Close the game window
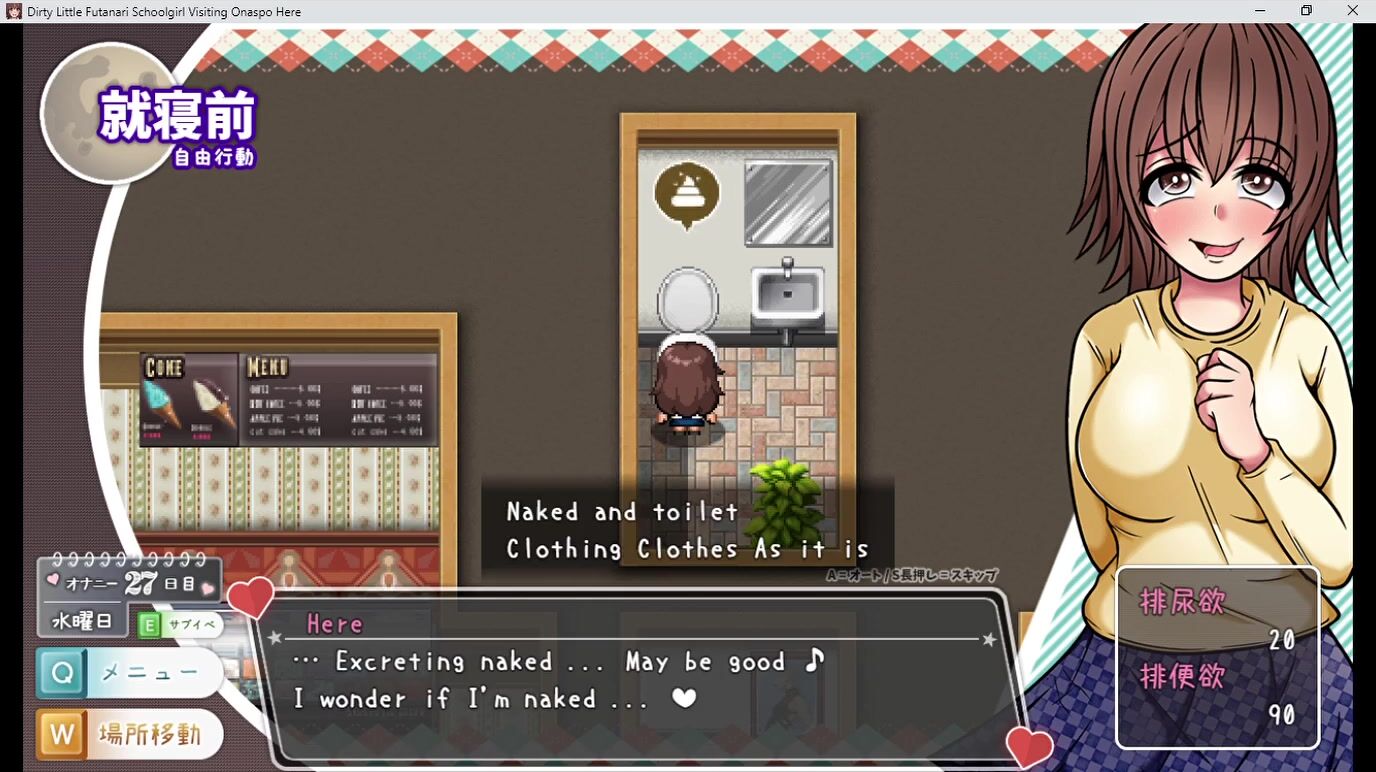The image size is (1376, 772). 1352,11
